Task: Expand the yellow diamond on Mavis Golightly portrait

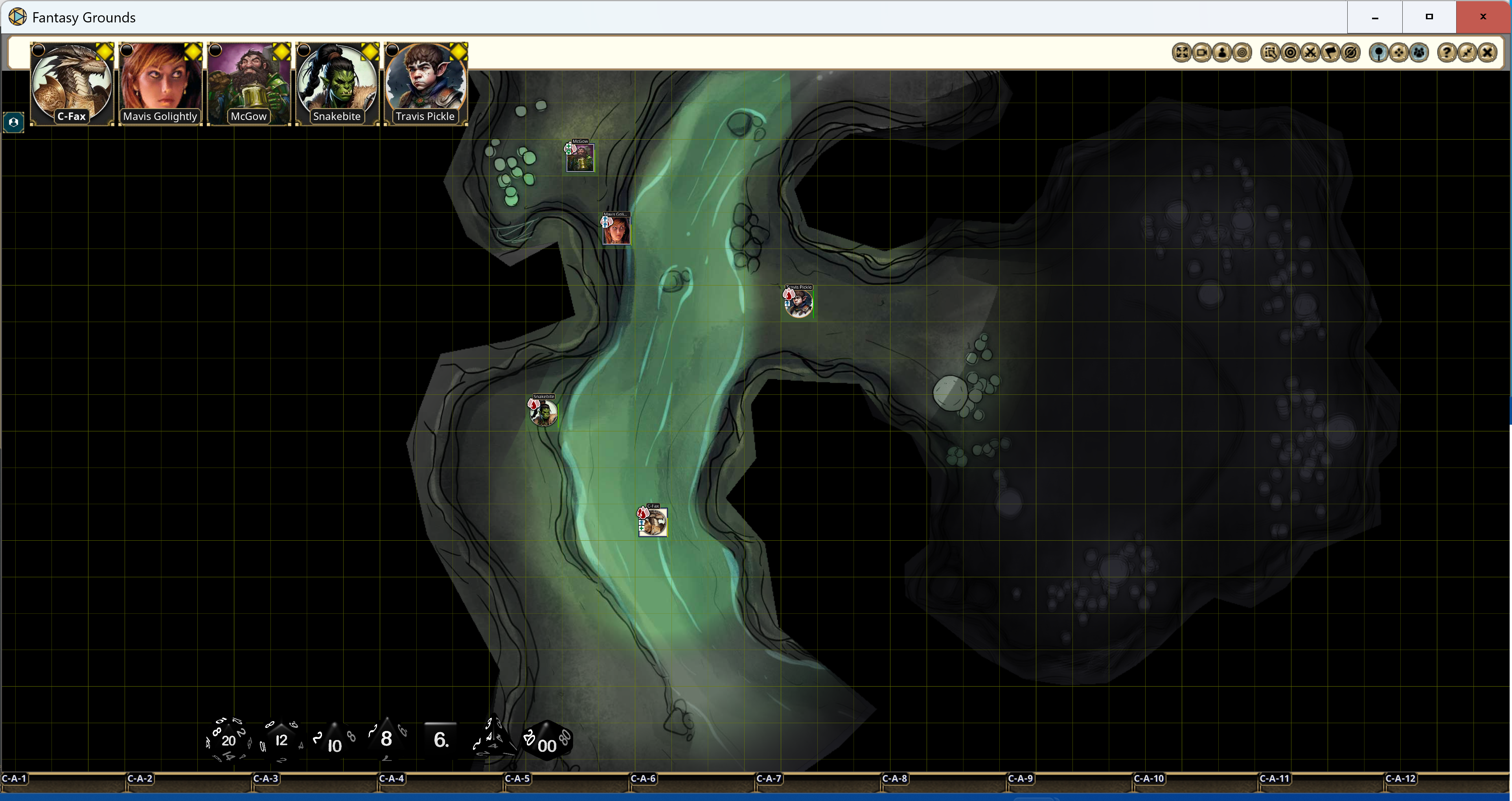Action: (x=192, y=52)
